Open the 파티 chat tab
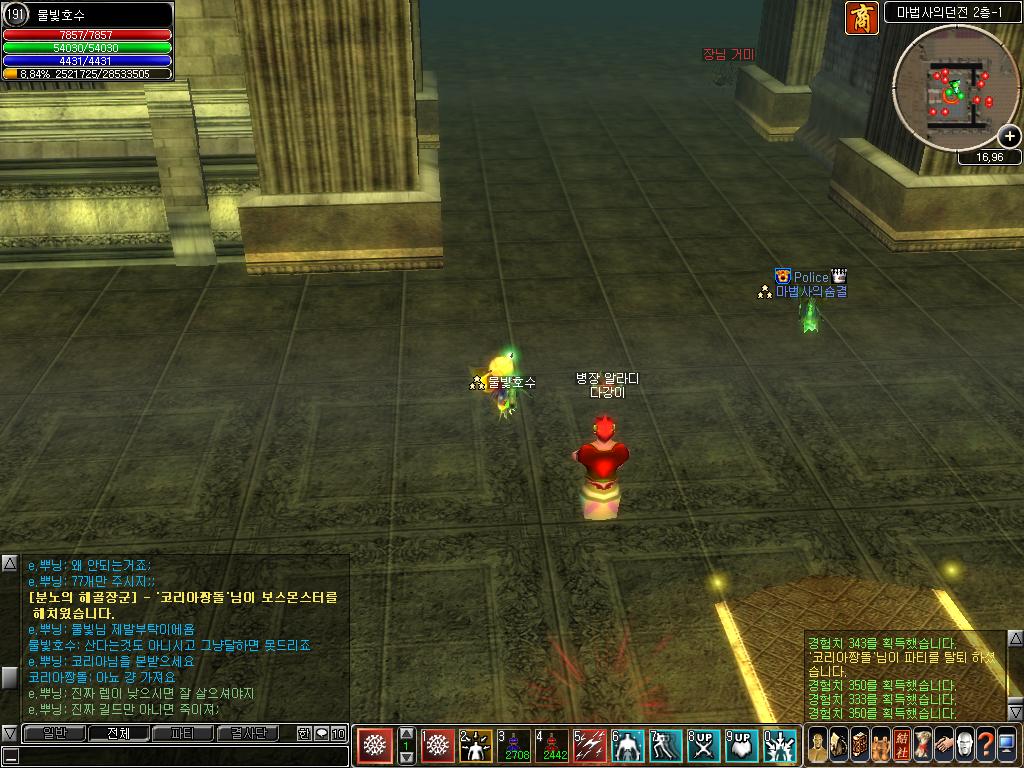This screenshot has height=768, width=1024. 182,734
